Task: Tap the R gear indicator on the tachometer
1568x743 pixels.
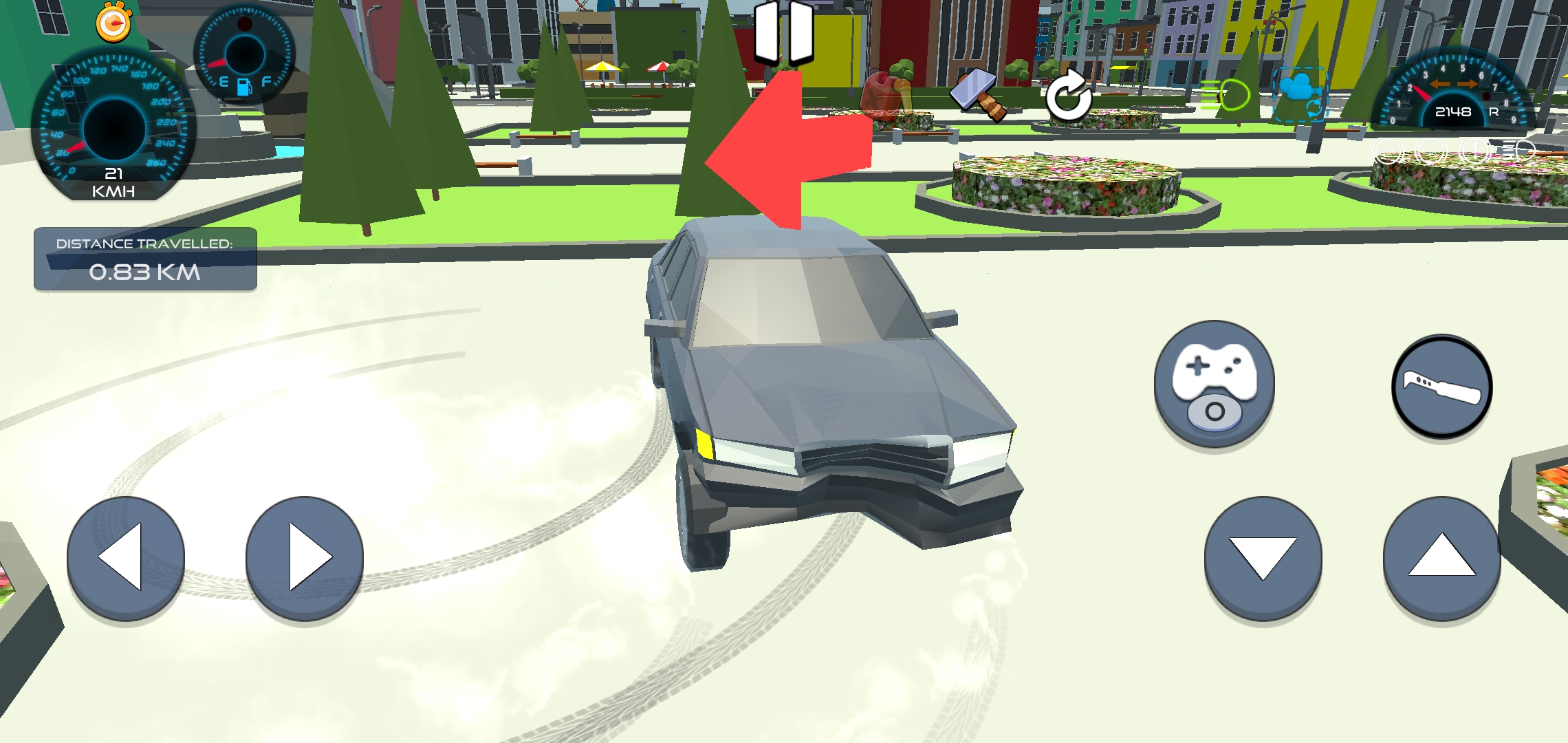Action: coord(1495,111)
